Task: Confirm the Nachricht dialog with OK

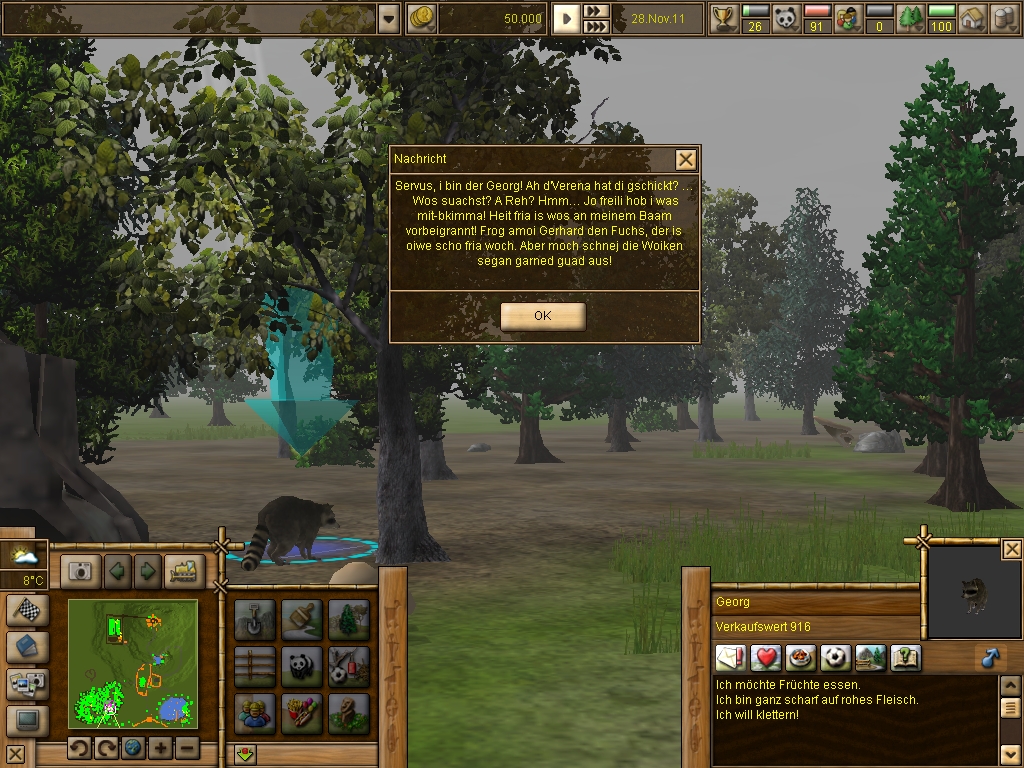Action: (542, 316)
